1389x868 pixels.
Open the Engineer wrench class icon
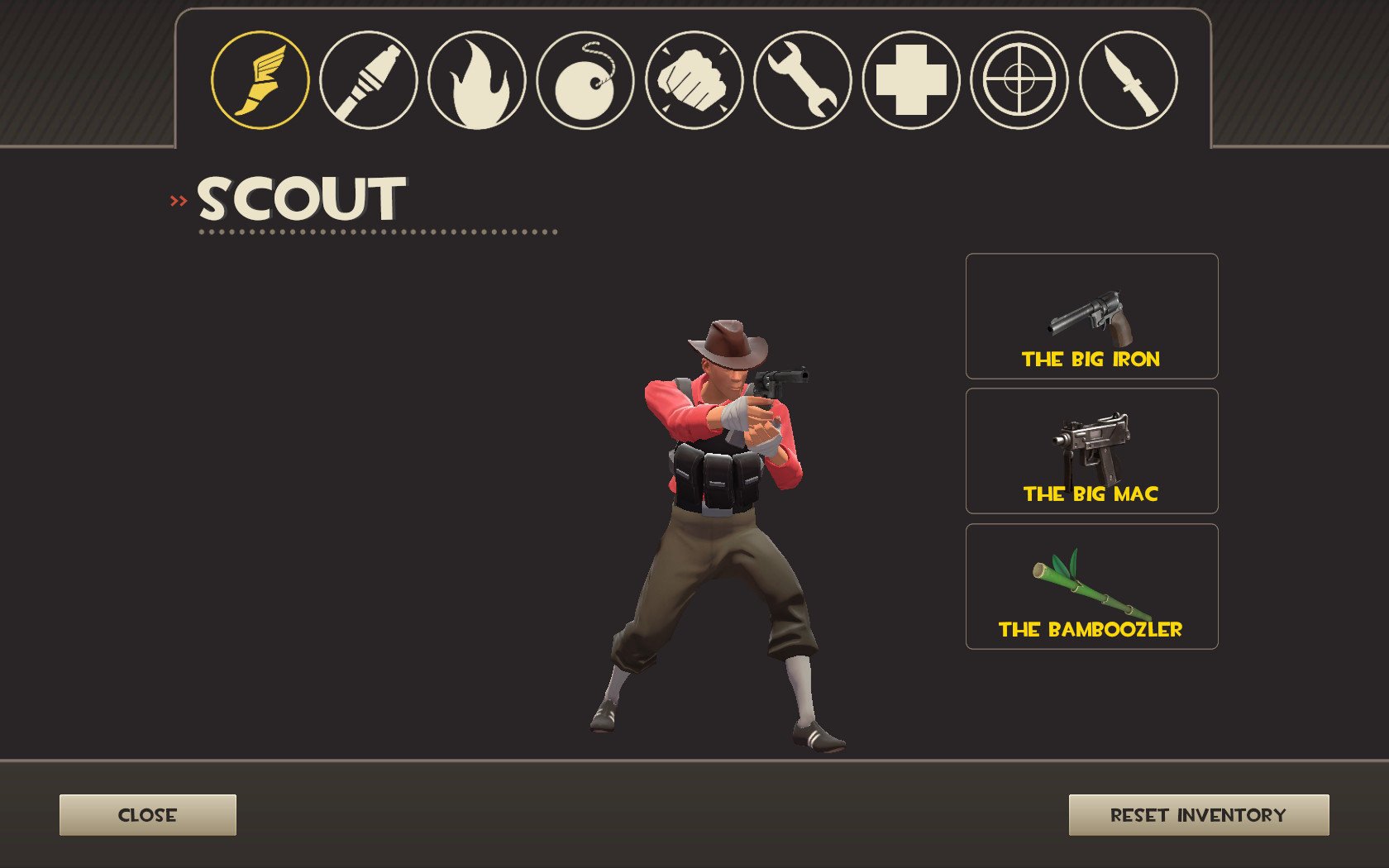coord(802,80)
